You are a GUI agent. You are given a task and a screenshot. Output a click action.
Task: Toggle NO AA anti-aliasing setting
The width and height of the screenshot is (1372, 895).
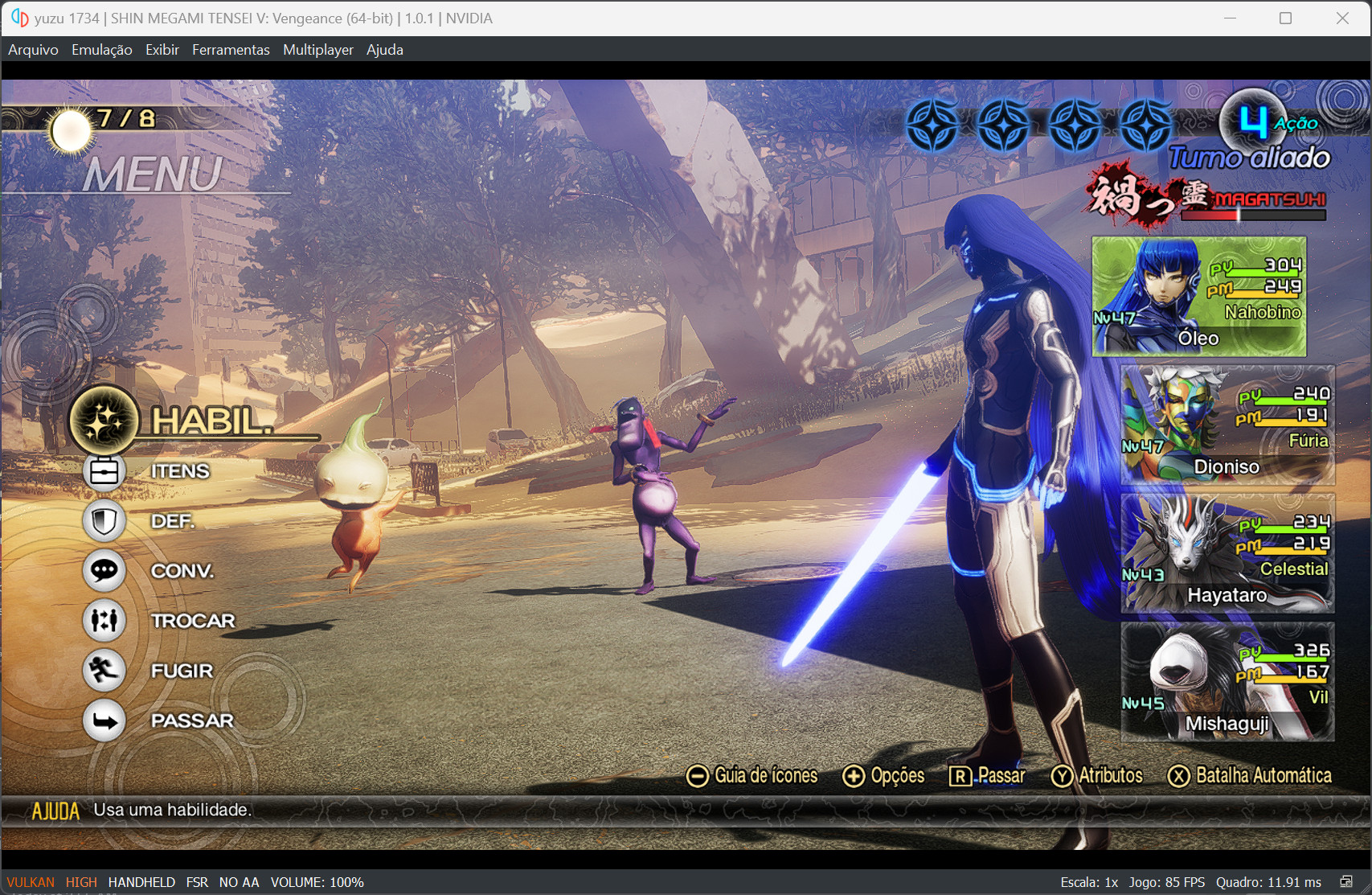239,881
